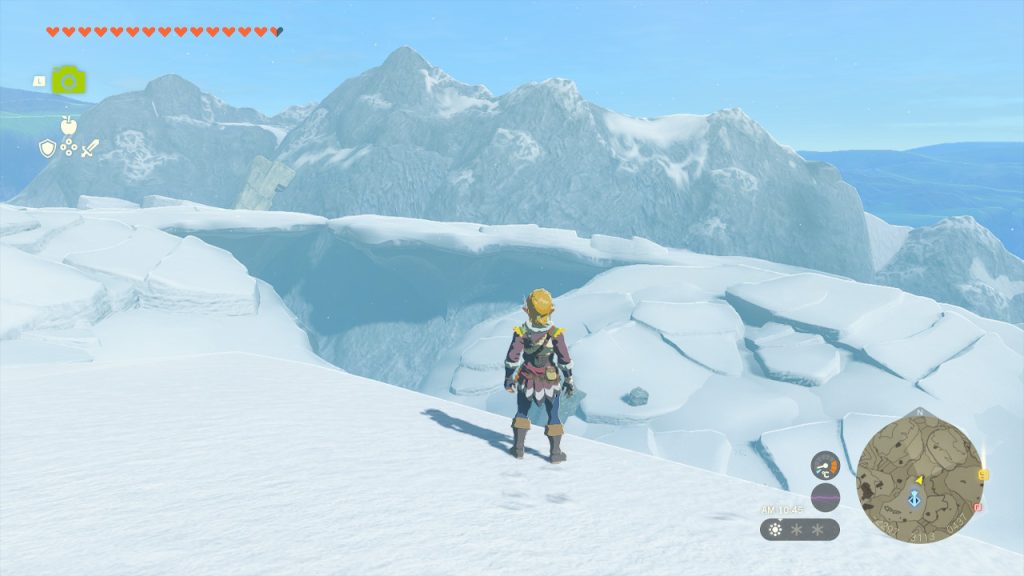
Task: Open the green camera ability icon
Action: (x=68, y=80)
